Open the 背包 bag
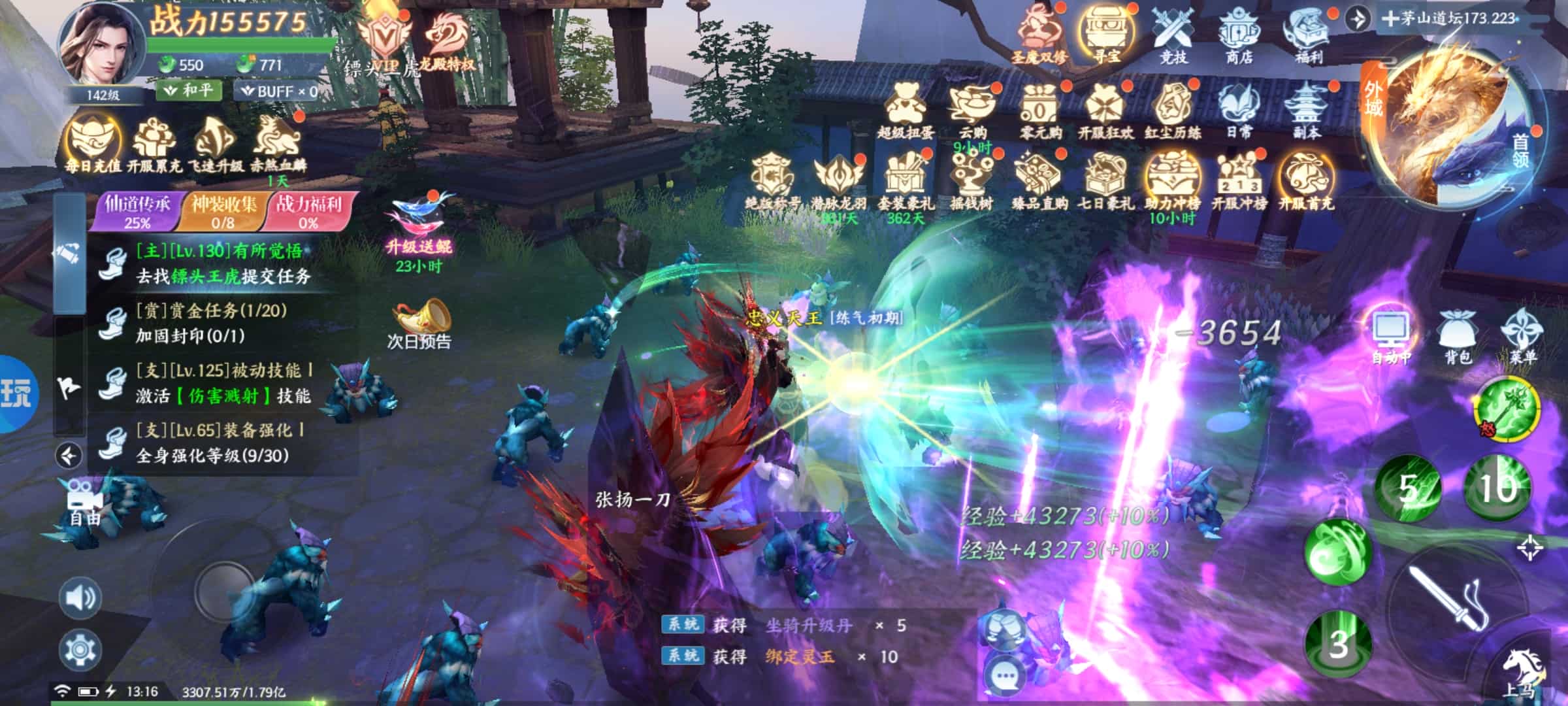 pos(1457,335)
